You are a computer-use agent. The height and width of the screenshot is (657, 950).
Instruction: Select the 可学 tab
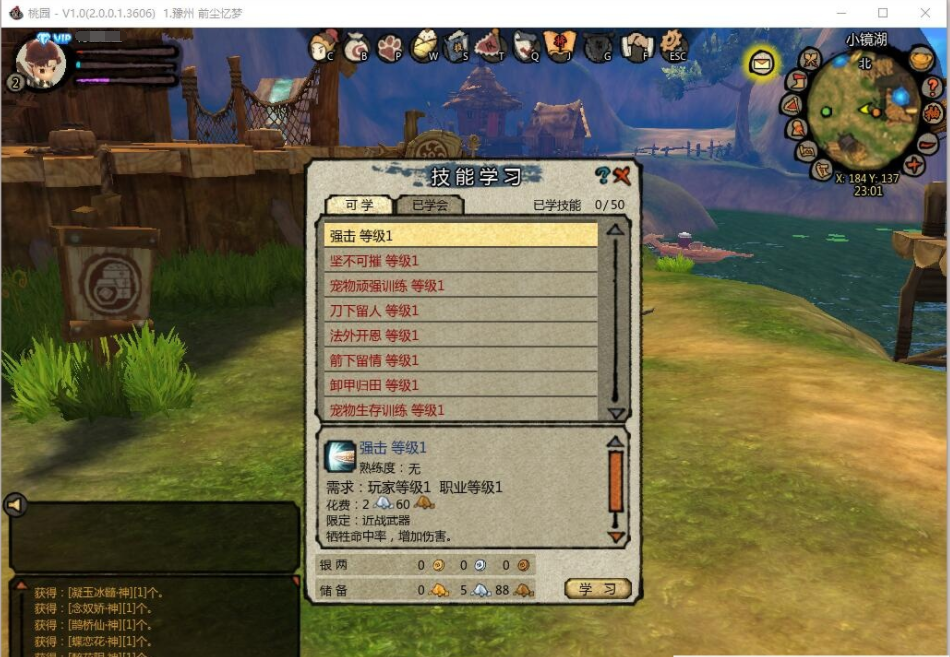pos(359,205)
